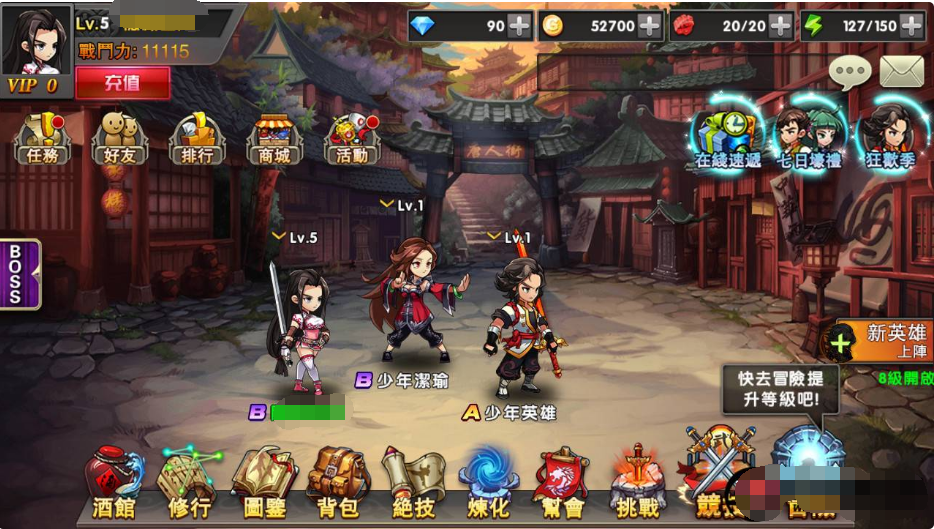Open the 活動 events panel
934x529 pixels.
coord(352,138)
